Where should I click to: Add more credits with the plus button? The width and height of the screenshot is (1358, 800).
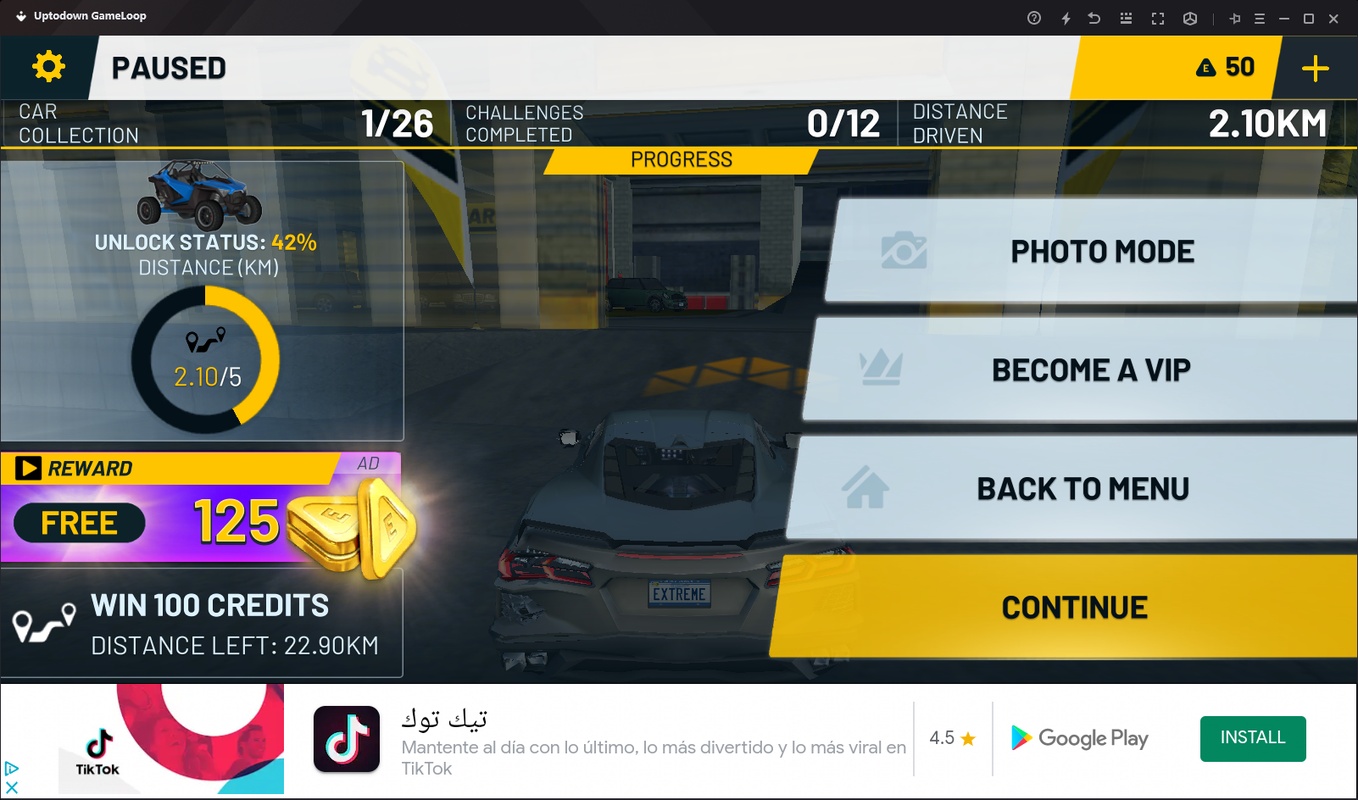click(x=1315, y=68)
